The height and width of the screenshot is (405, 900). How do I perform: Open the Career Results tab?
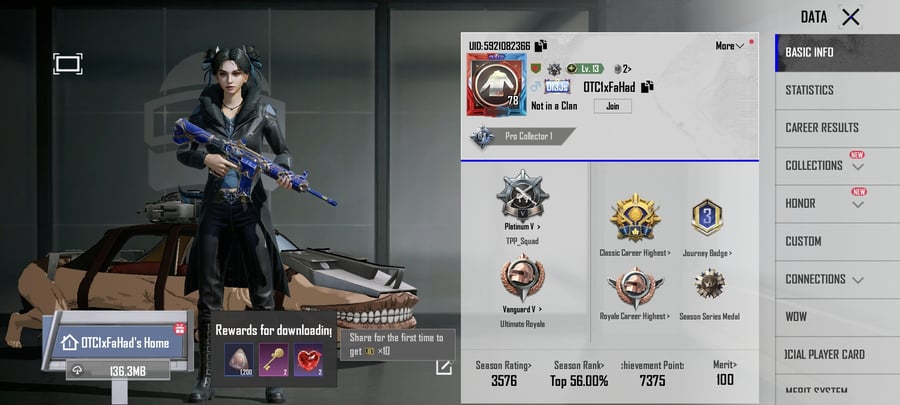coord(822,128)
